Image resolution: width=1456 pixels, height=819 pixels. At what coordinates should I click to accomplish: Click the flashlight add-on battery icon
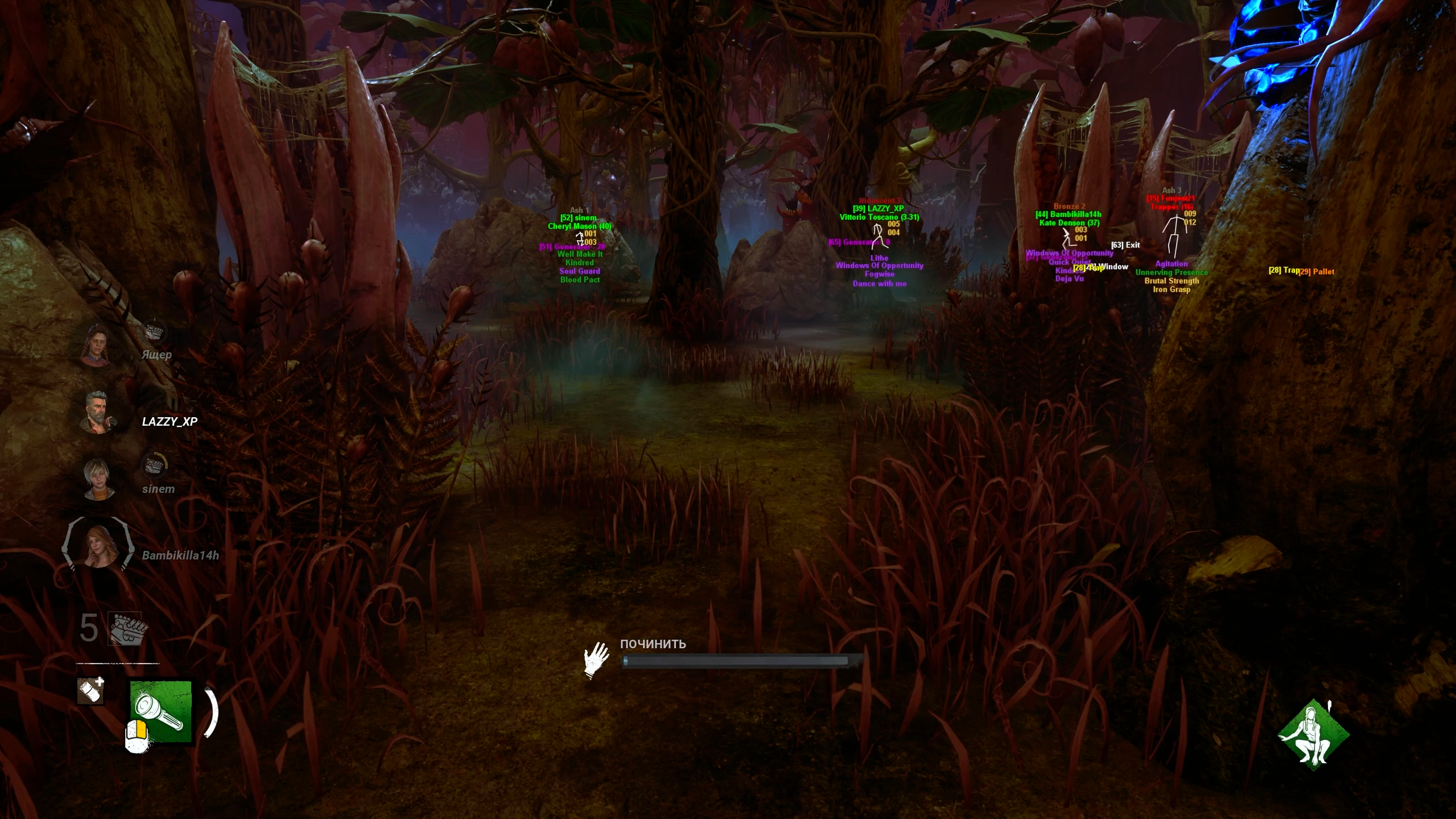[x=91, y=691]
